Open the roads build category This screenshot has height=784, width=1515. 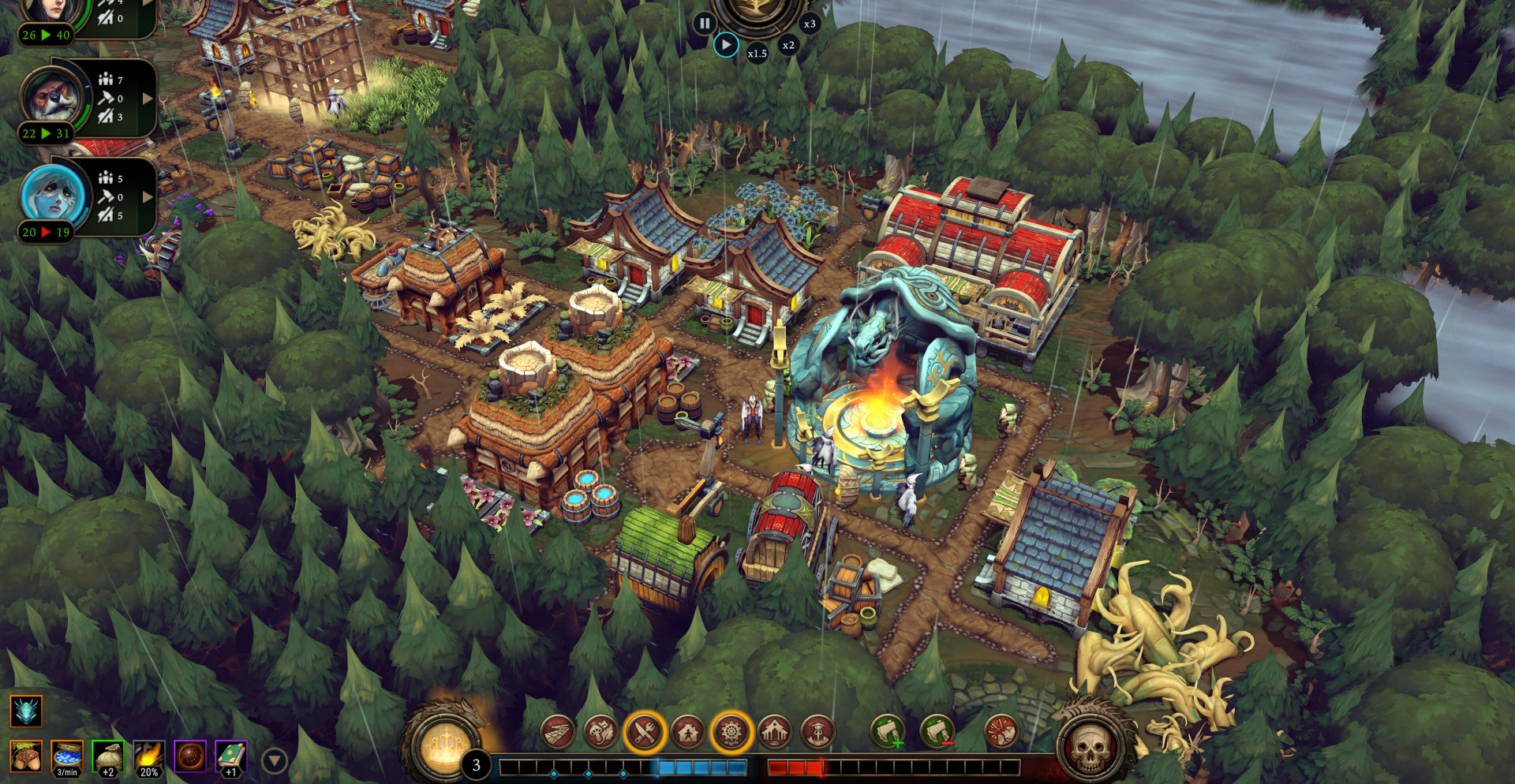click(x=557, y=732)
